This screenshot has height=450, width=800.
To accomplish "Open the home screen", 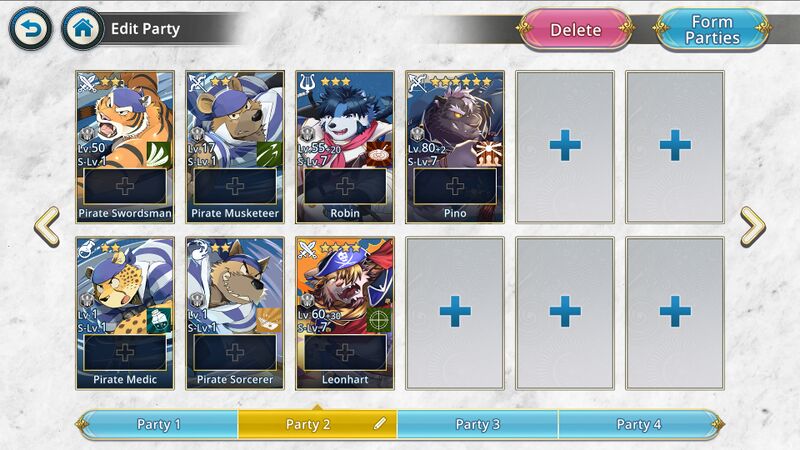I will [x=82, y=29].
